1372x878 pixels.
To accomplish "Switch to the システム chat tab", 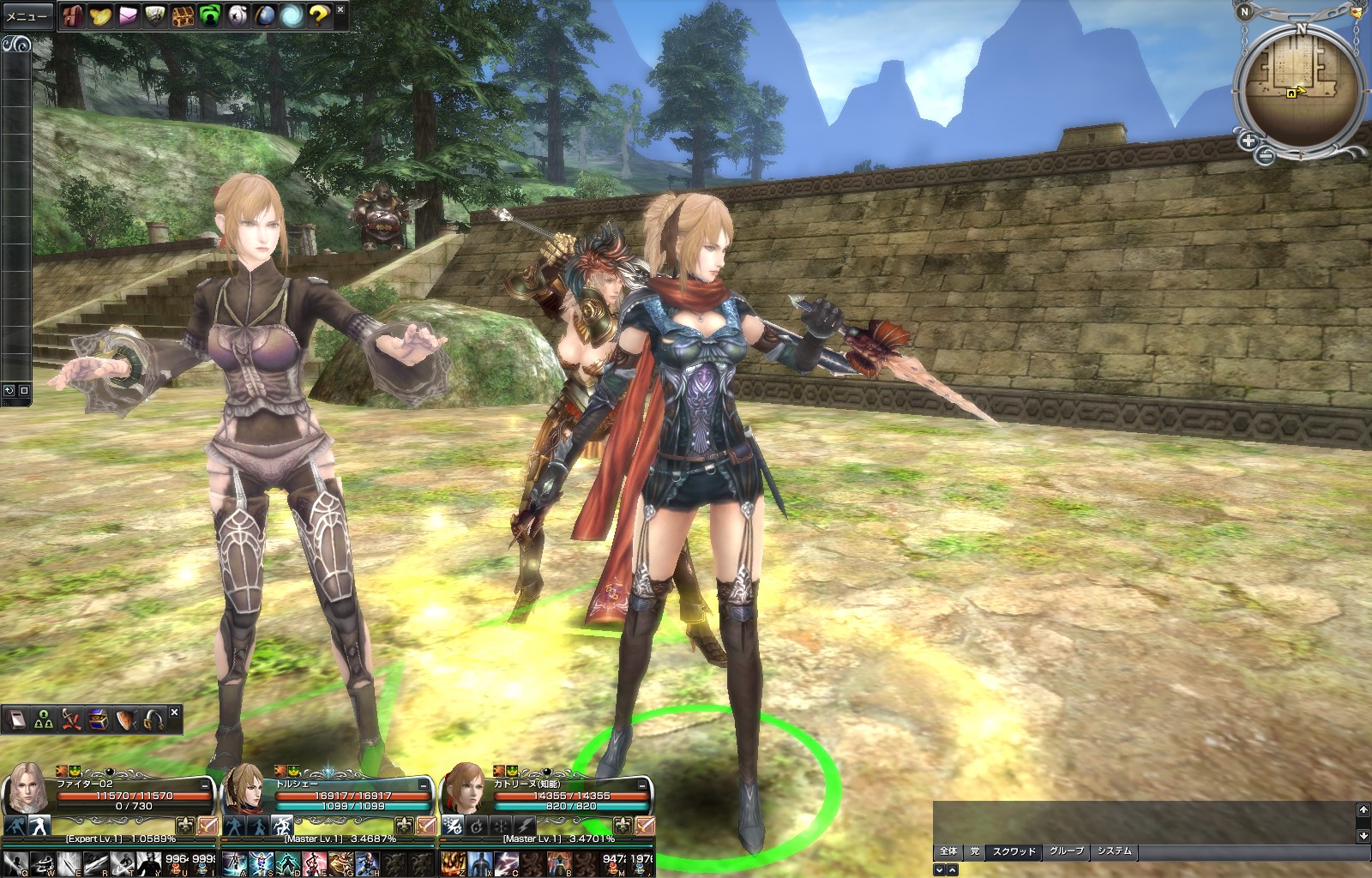I will click(x=1115, y=851).
